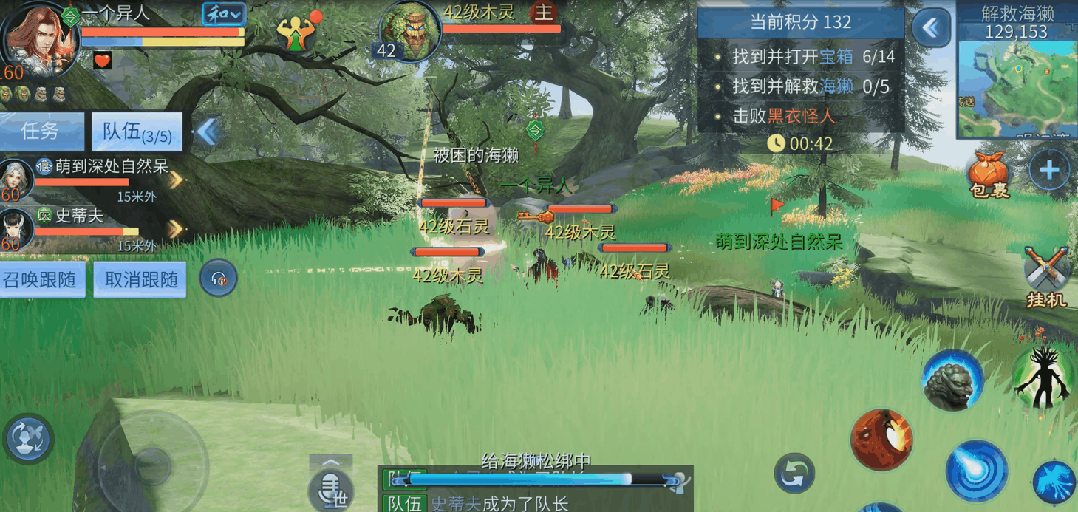Select the player portrait avatar

tap(38, 36)
